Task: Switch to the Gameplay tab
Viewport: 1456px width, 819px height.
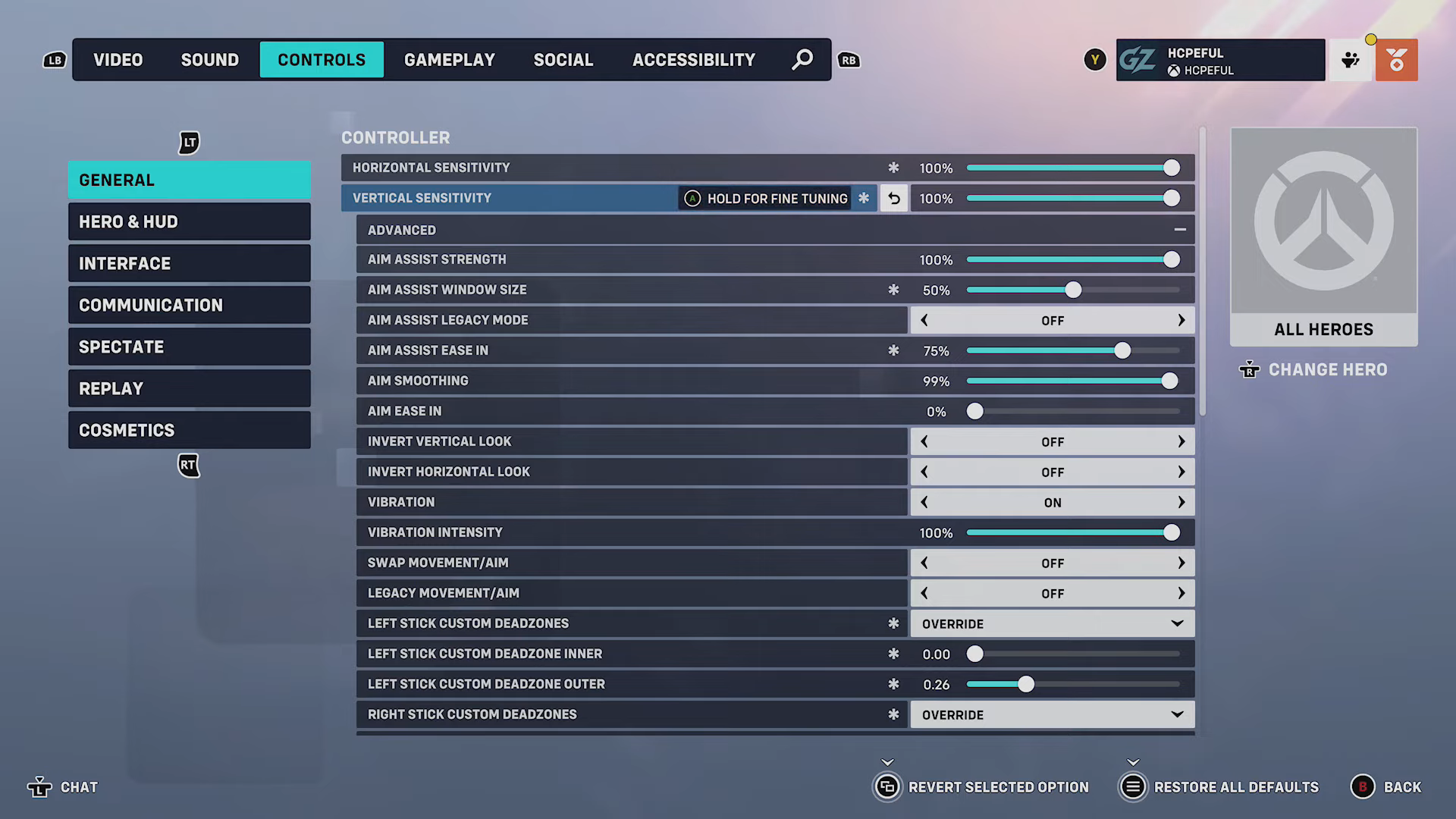Action: click(450, 59)
